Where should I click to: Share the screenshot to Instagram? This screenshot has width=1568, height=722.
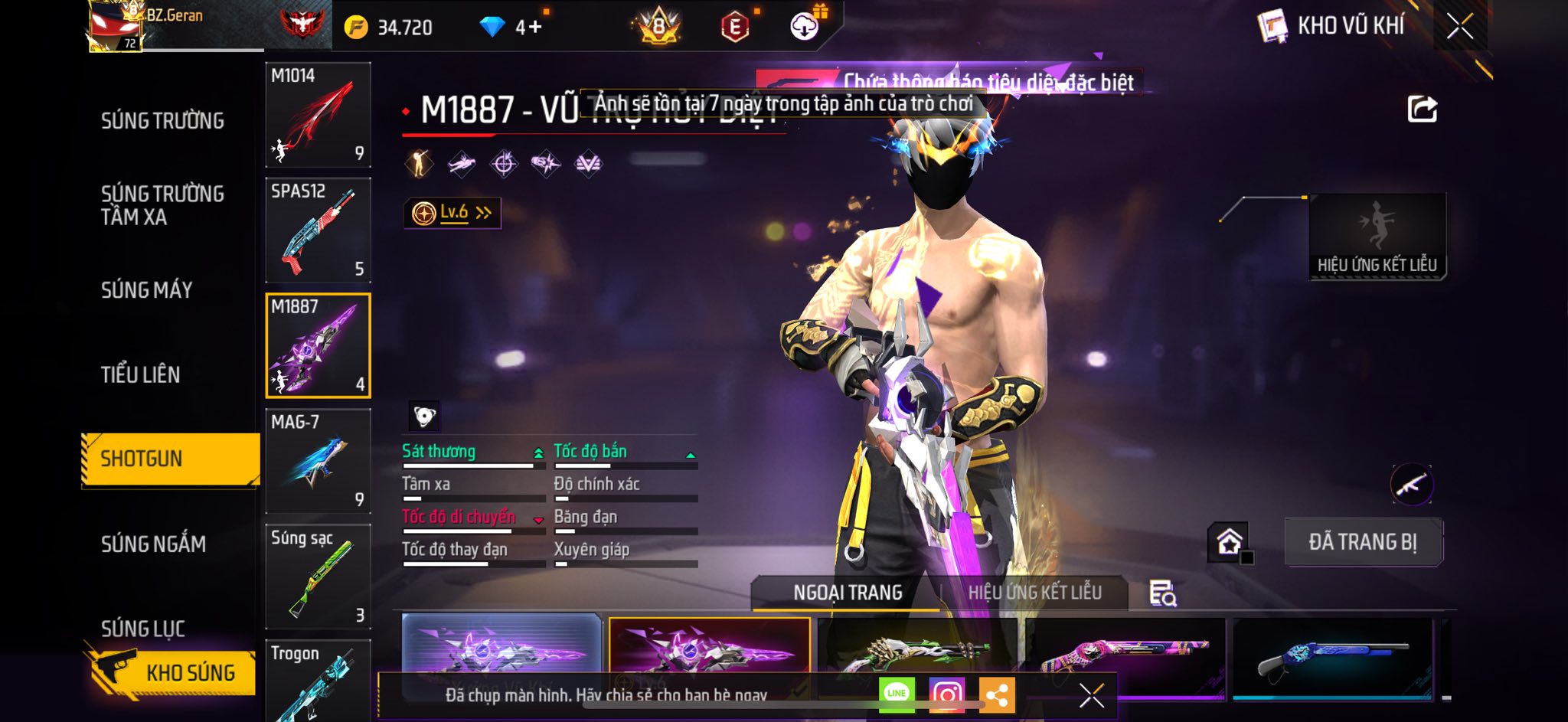(946, 694)
